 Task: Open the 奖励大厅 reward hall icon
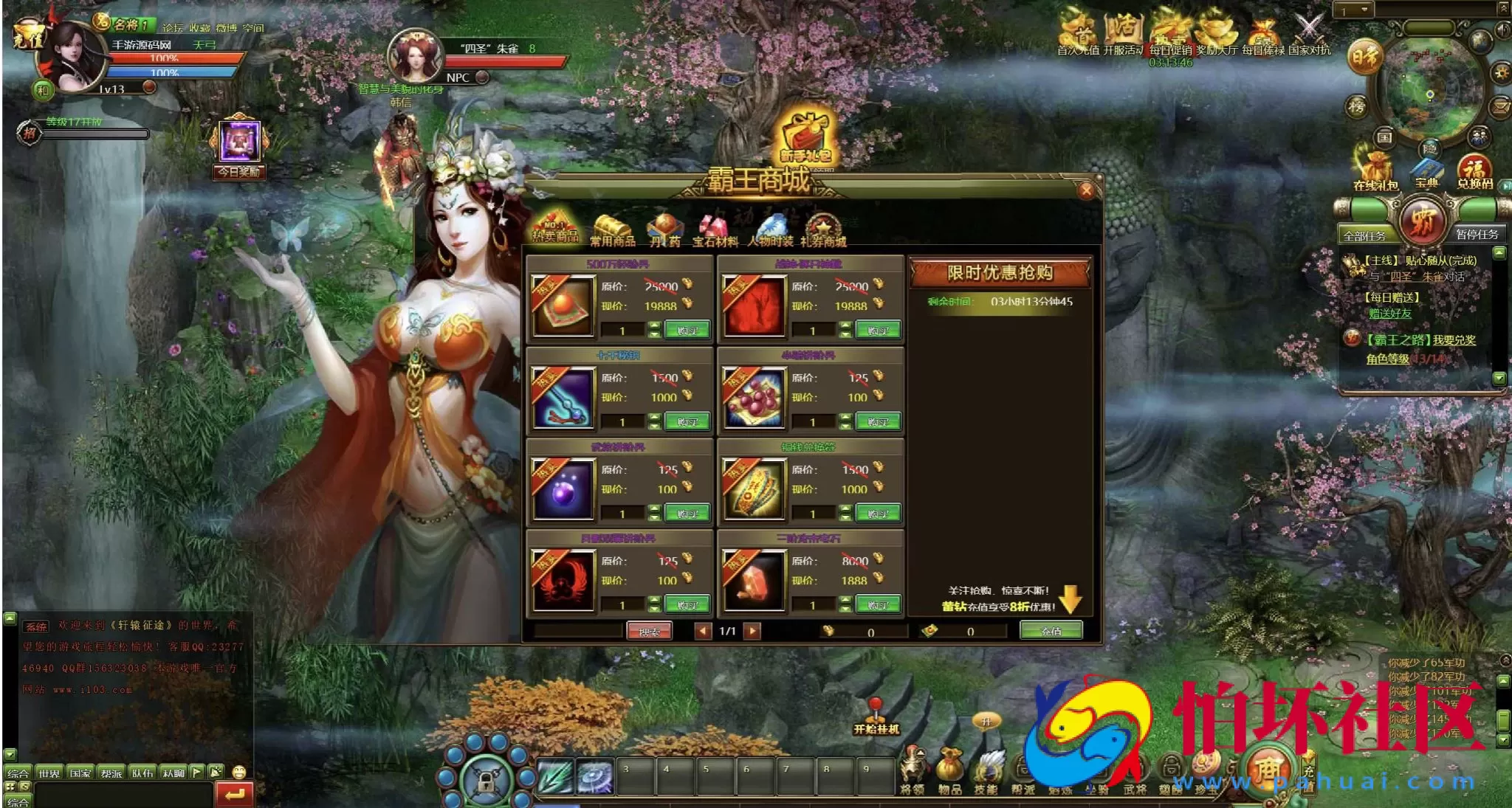pos(1216,34)
